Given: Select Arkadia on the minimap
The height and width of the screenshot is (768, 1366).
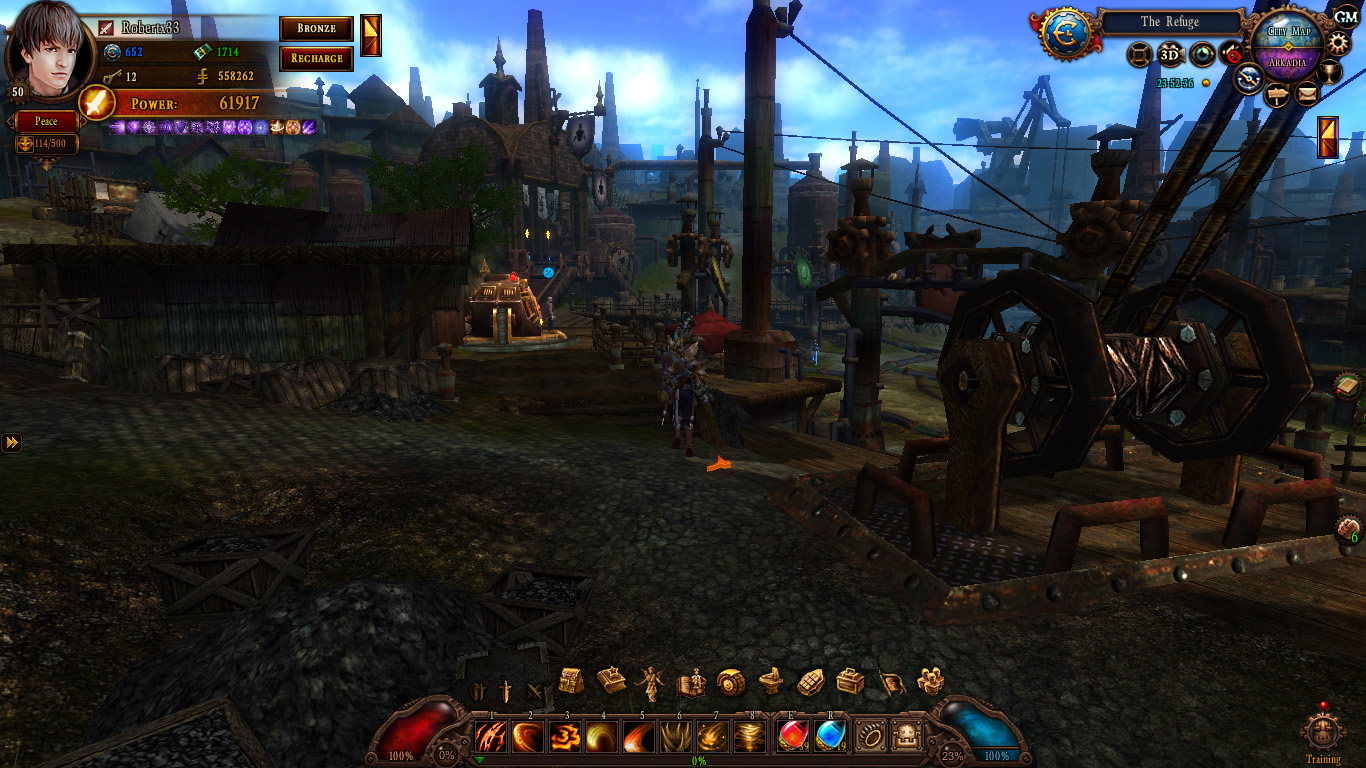Looking at the screenshot, I should click(1287, 63).
